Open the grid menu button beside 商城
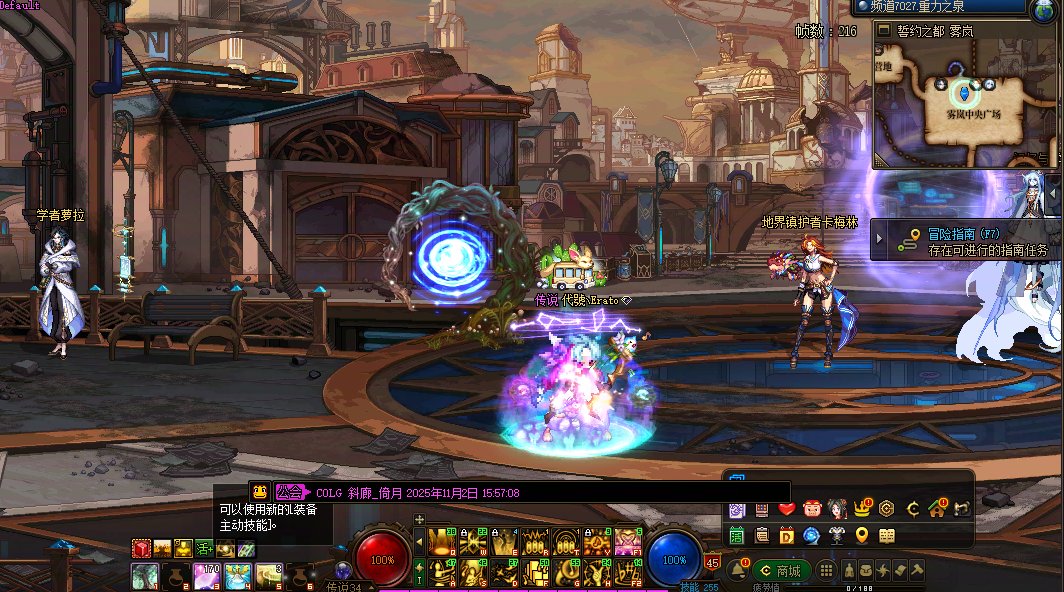 coord(826,571)
